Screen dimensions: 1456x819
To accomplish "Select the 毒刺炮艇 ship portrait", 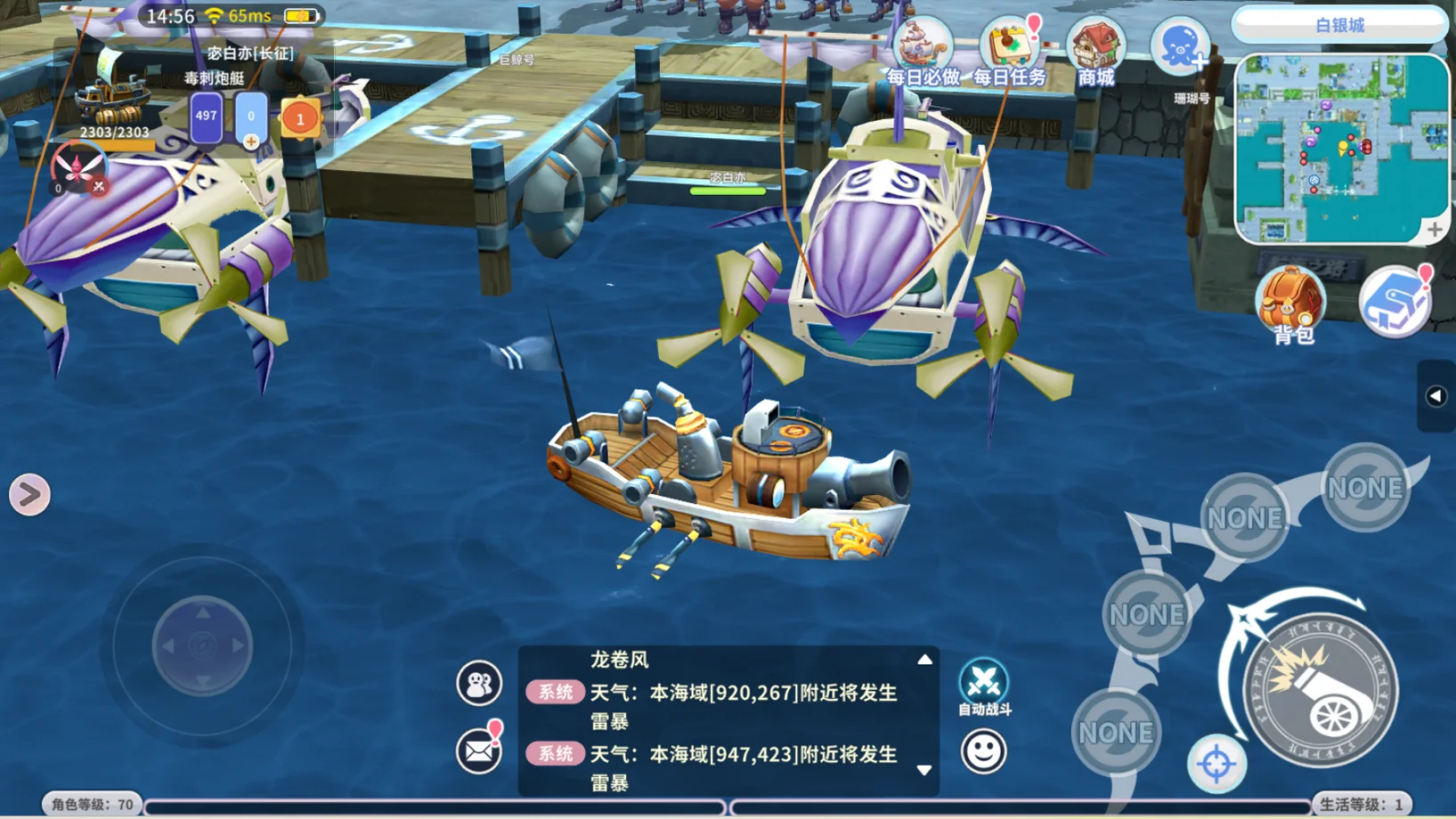I will coord(111,98).
